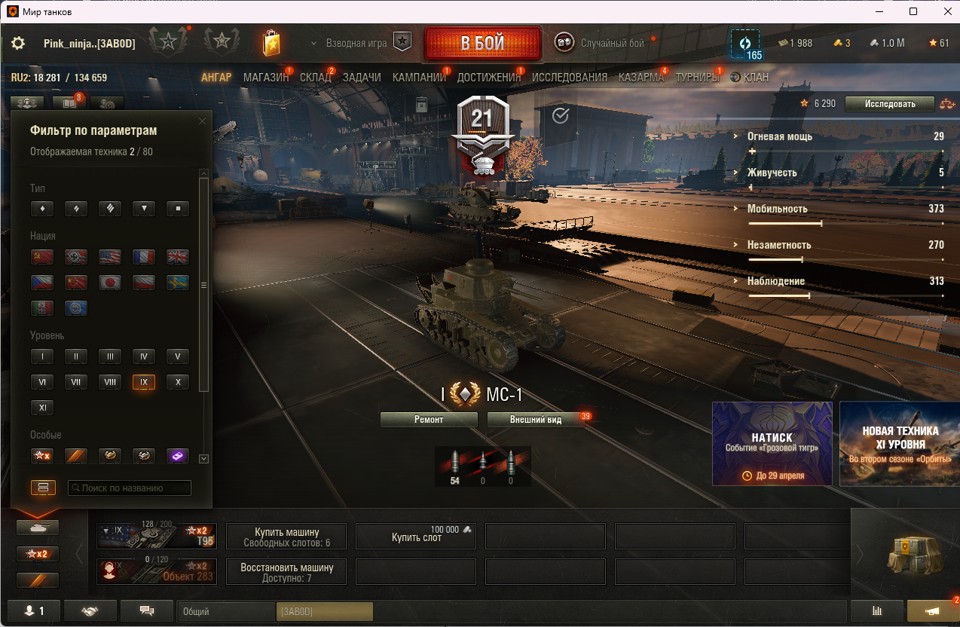
Task: Start battle with the В БОЙ button
Action: pyautogui.click(x=482, y=44)
